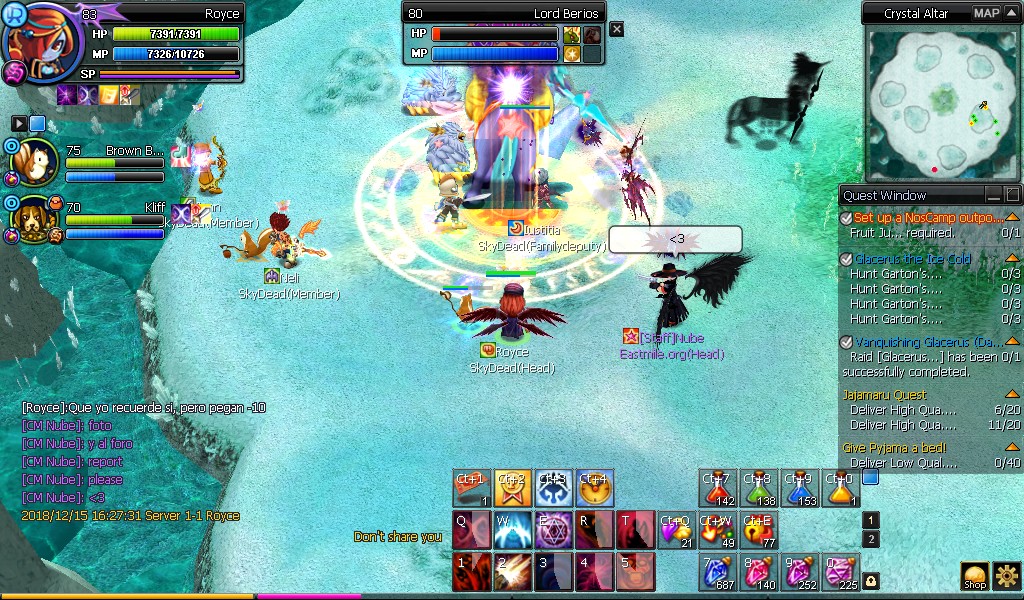Viewport: 1024px width, 600px height.
Task: Close the Lord Berios target frame
Action: coord(617,30)
